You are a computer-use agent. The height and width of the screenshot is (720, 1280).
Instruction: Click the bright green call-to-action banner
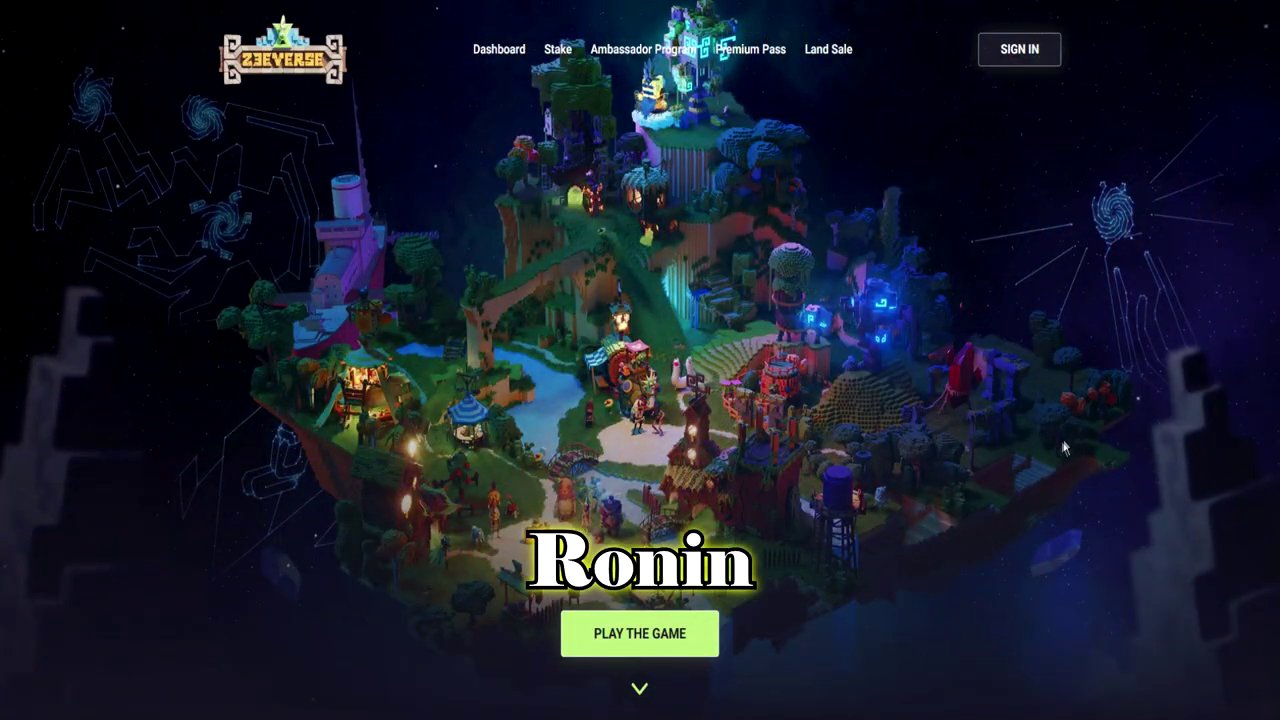coord(640,633)
